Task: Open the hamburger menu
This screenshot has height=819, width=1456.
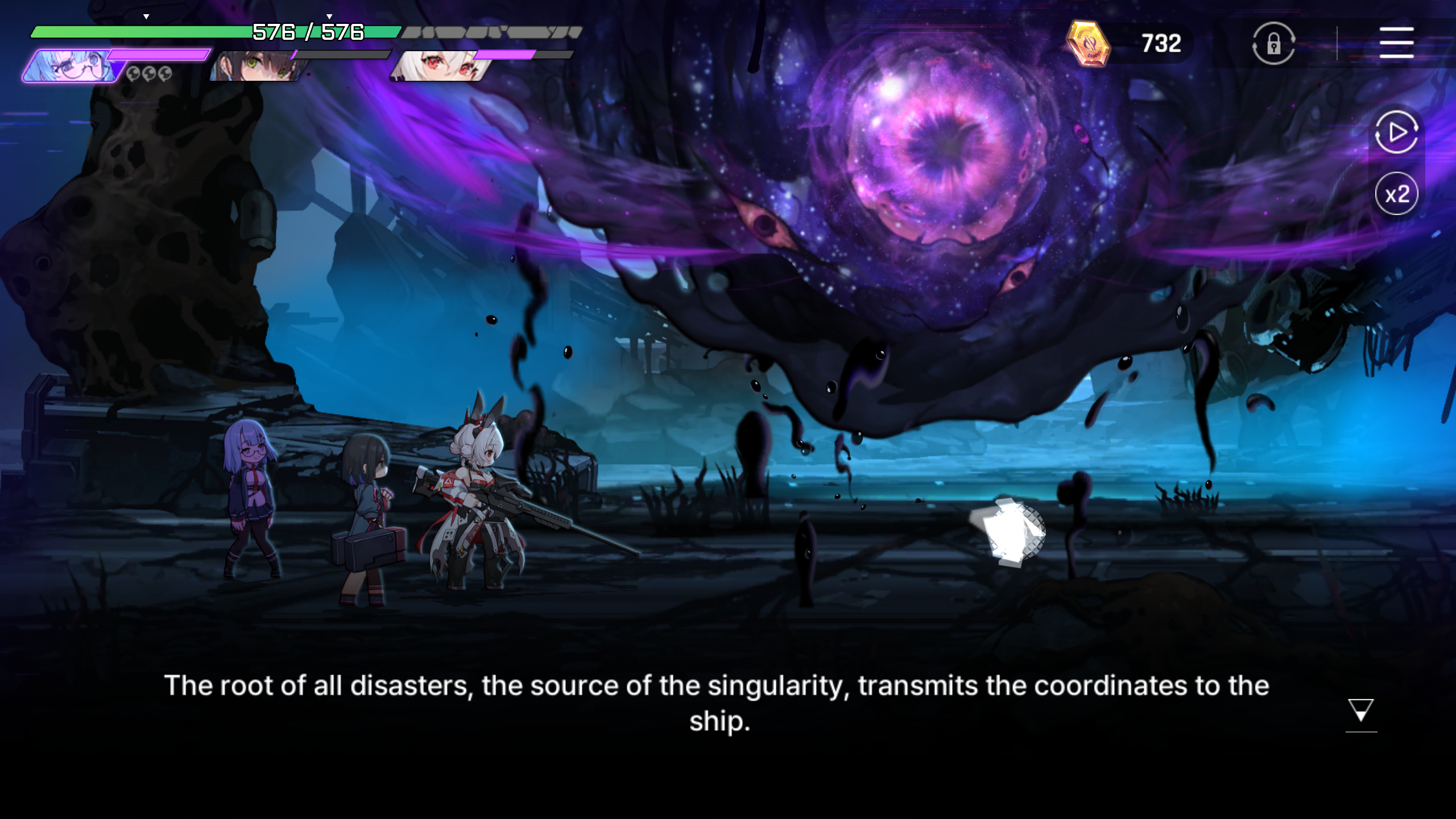Action: tap(1396, 43)
